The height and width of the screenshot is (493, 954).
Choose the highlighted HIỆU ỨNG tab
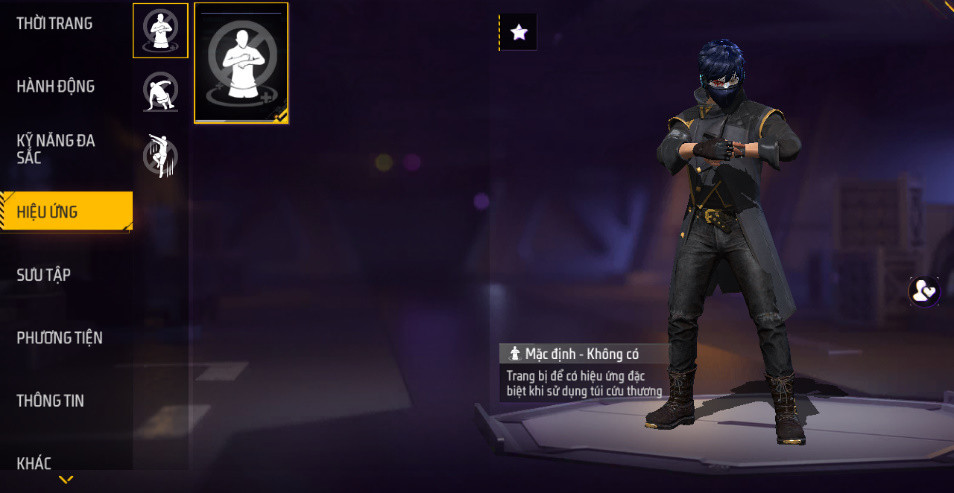click(66, 212)
